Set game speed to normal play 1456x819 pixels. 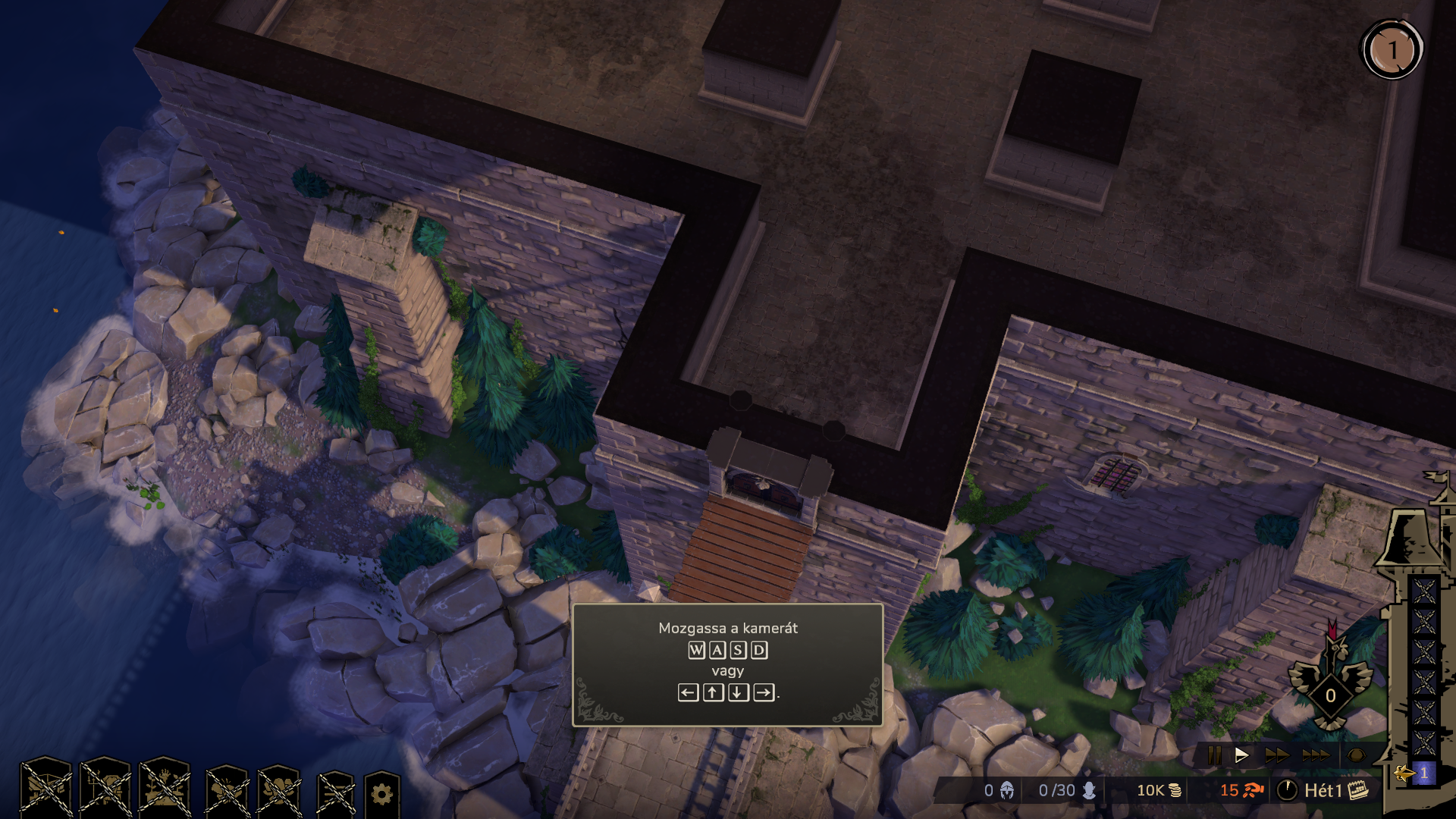(x=1241, y=755)
